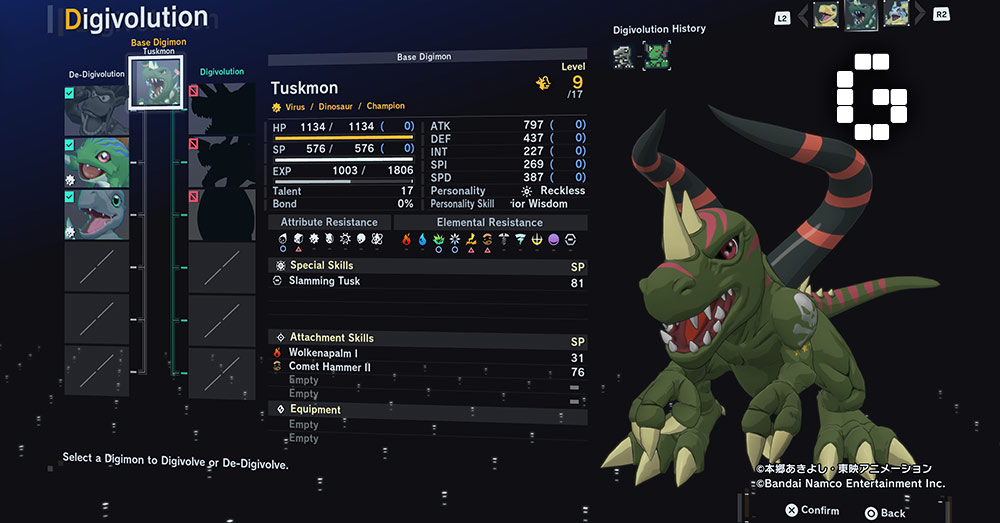Viewport: 1000px width, 523px height.
Task: Choose the Comet Hammer II attachment skill
Action: 329,367
